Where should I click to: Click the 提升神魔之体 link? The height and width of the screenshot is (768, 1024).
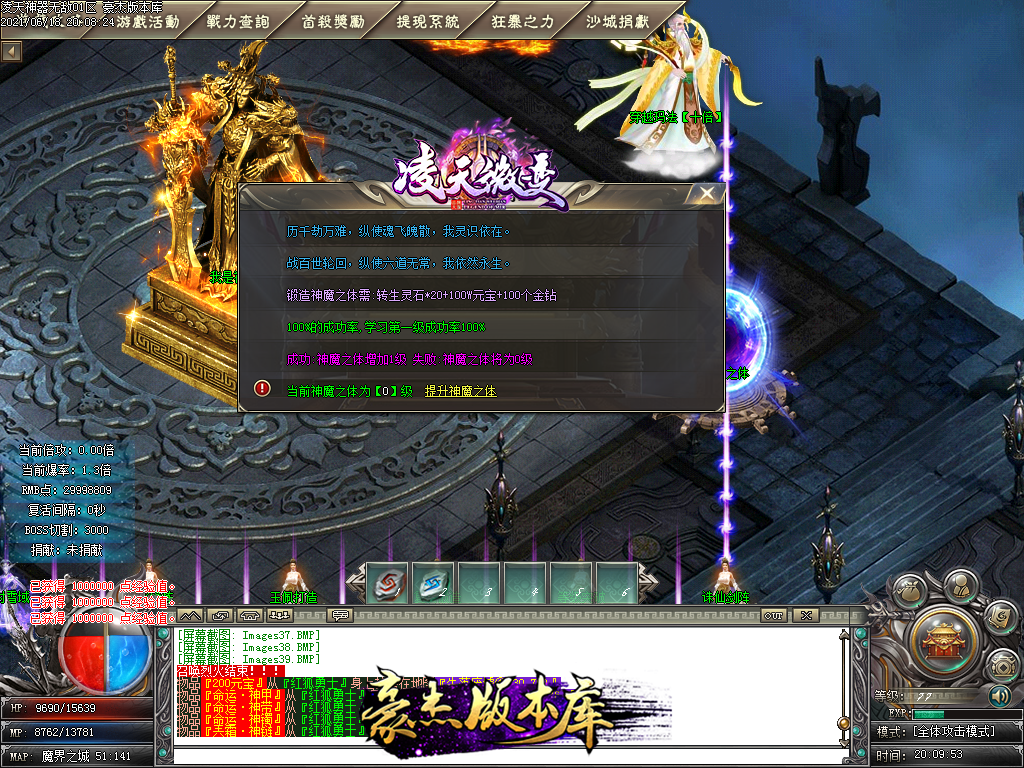460,391
